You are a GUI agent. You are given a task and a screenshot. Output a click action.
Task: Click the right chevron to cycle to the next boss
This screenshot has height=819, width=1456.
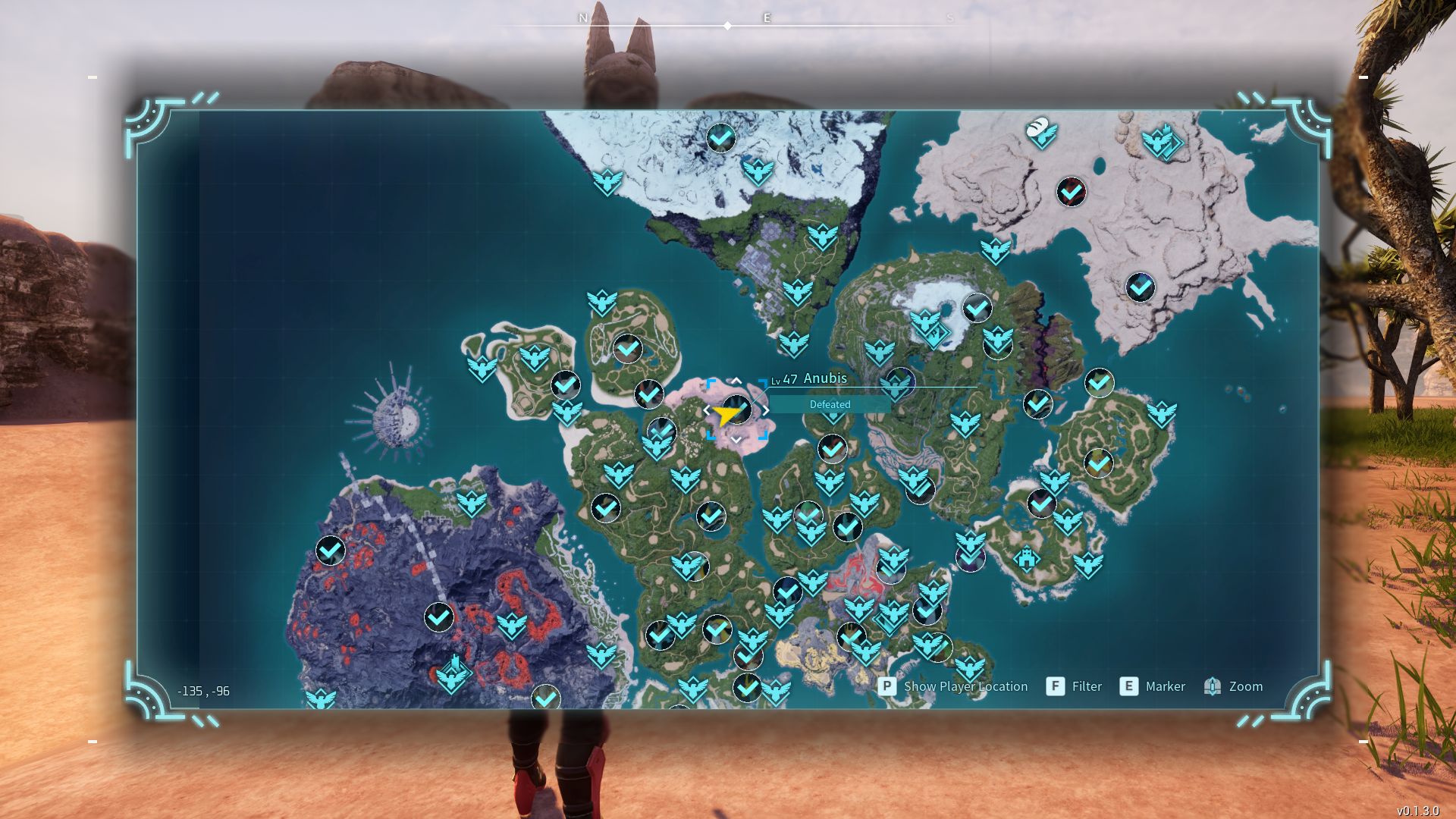[767, 408]
